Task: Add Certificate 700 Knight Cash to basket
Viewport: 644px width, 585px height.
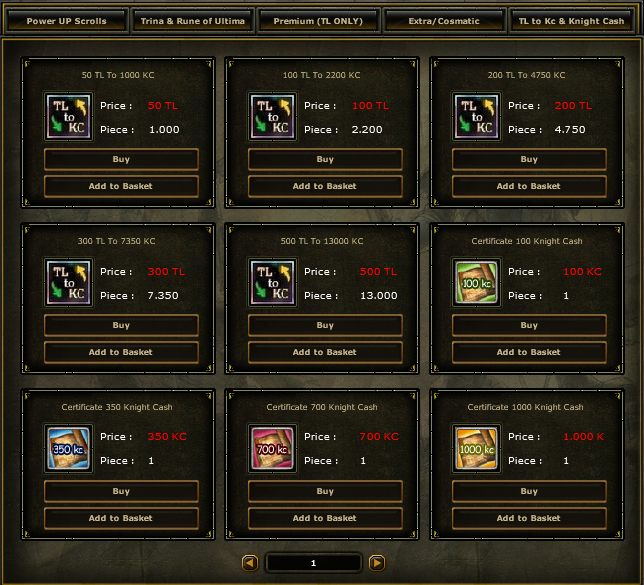Action: 325,518
